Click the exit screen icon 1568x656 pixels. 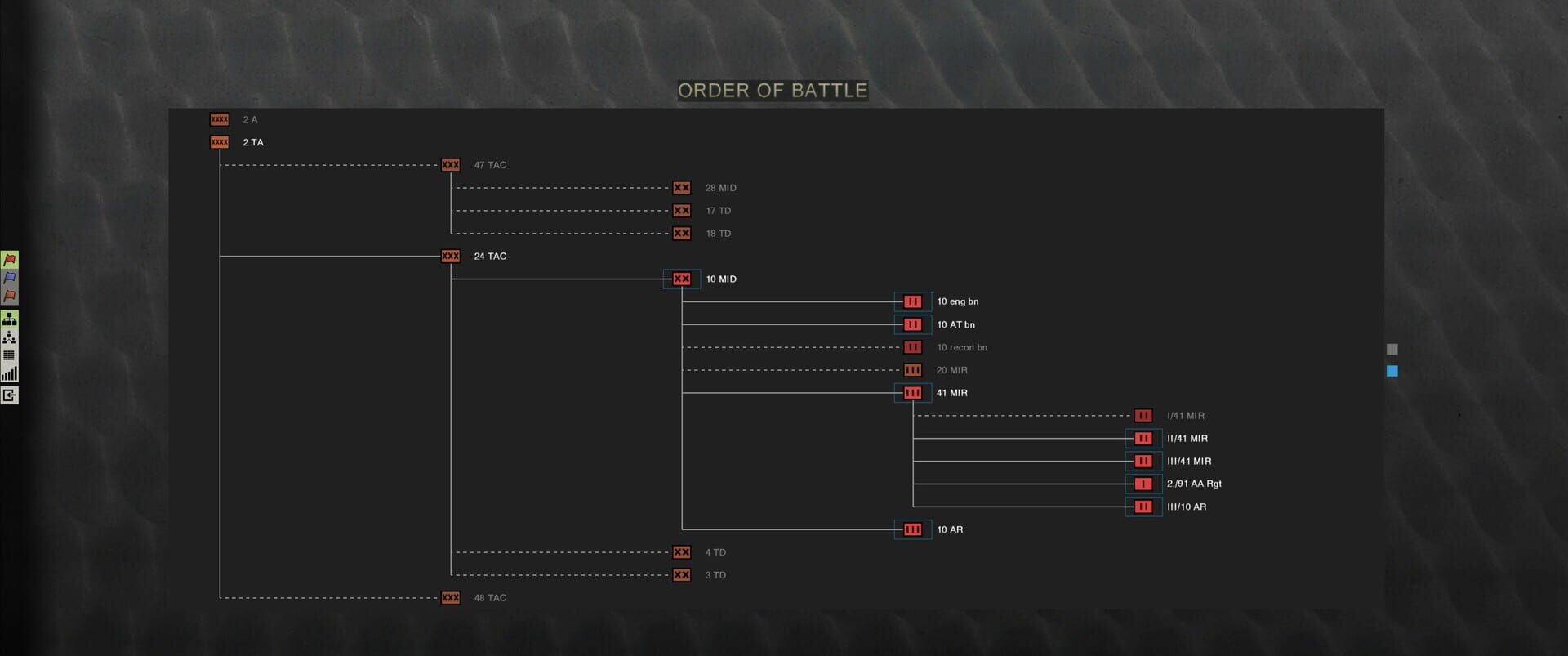[x=9, y=395]
